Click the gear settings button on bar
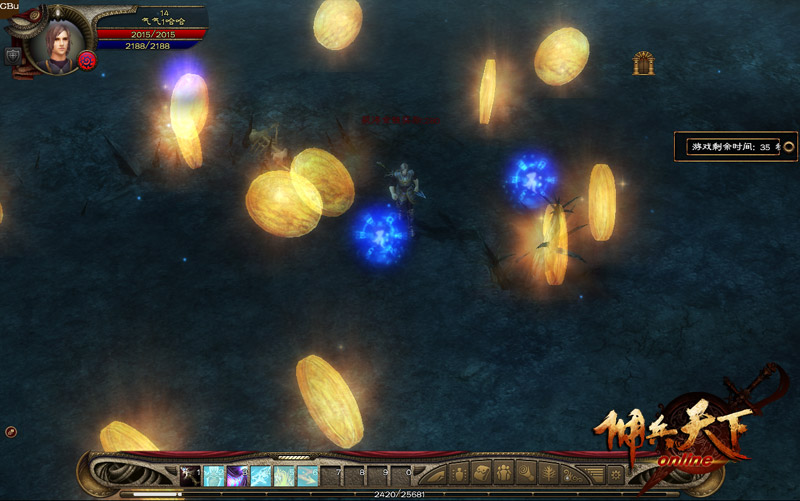Viewport: 800px width, 501px height. coord(616,474)
